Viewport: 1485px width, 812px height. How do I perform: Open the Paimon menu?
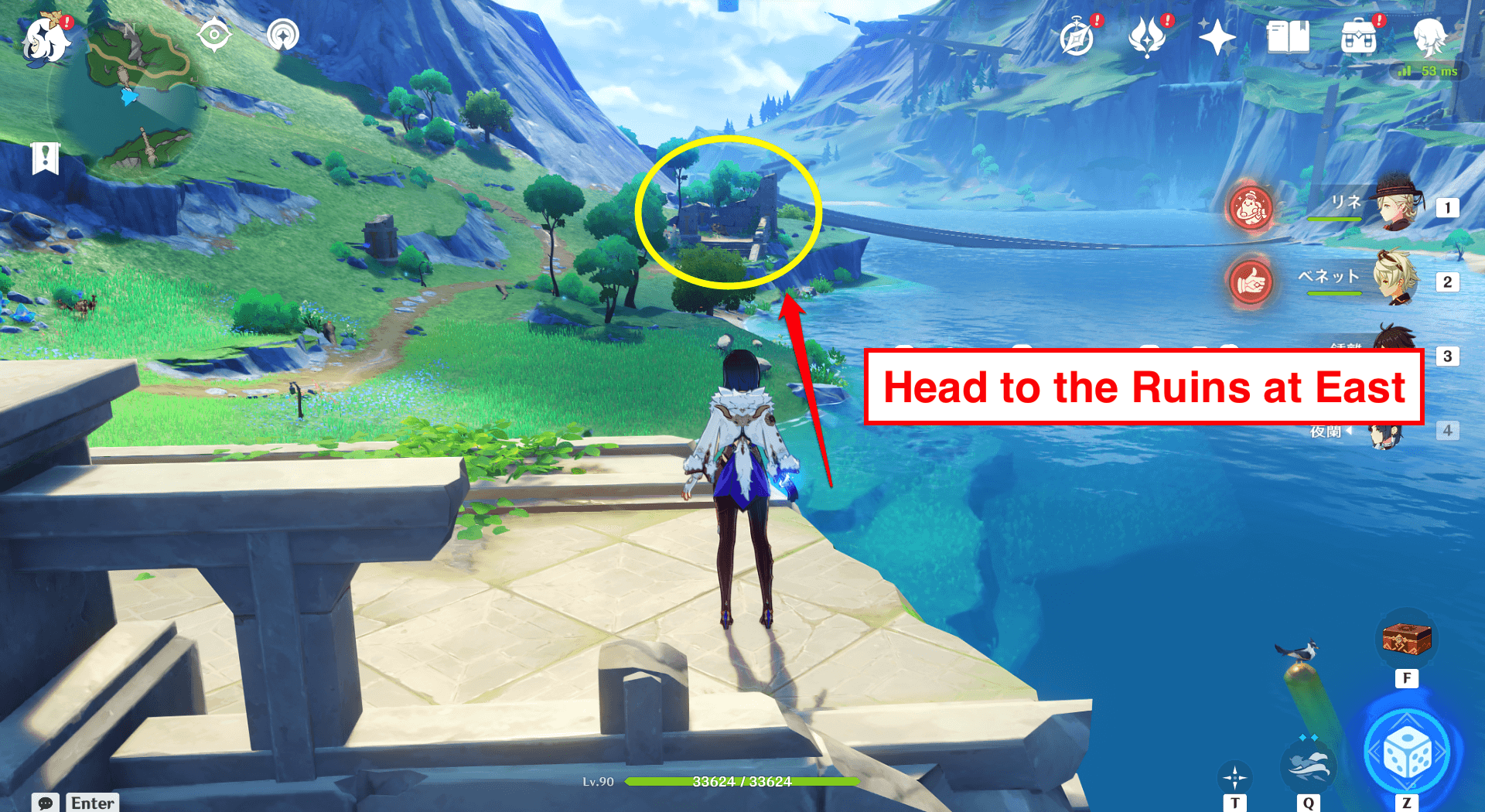click(46, 39)
